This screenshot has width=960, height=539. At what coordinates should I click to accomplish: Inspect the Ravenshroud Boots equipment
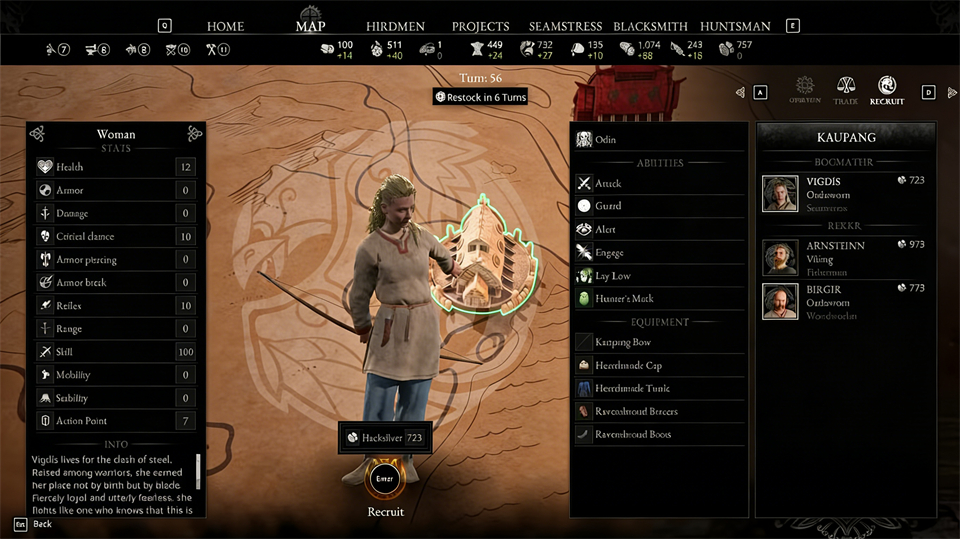point(659,434)
